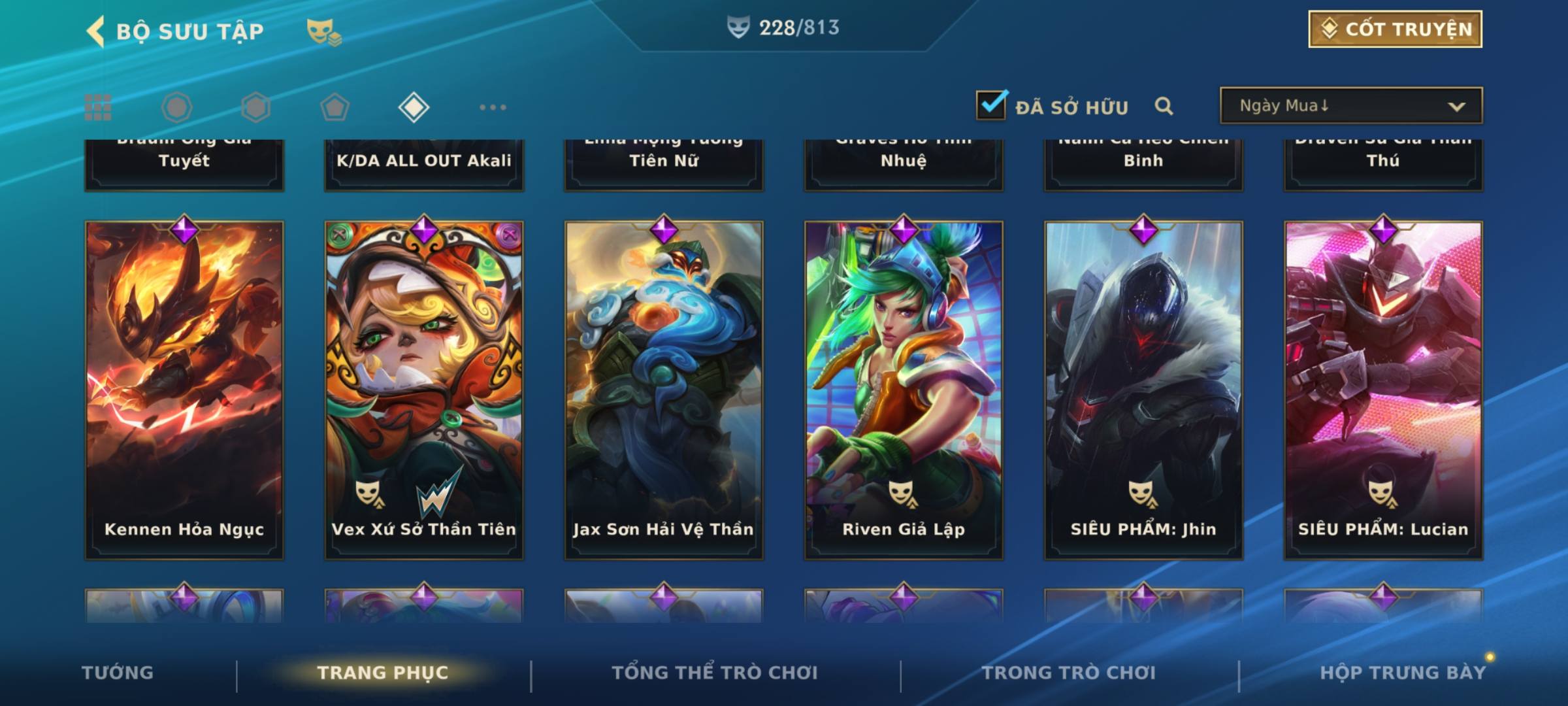Open the Trong Trò Chơi tab
This screenshot has width=1568, height=706.
(1069, 673)
